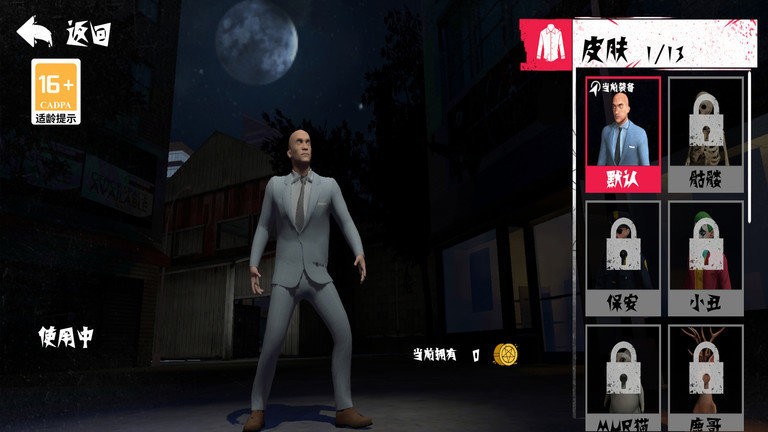The height and width of the screenshot is (432, 768).
Task: Pick the locked 保安 security guard skin
Action: tap(623, 258)
